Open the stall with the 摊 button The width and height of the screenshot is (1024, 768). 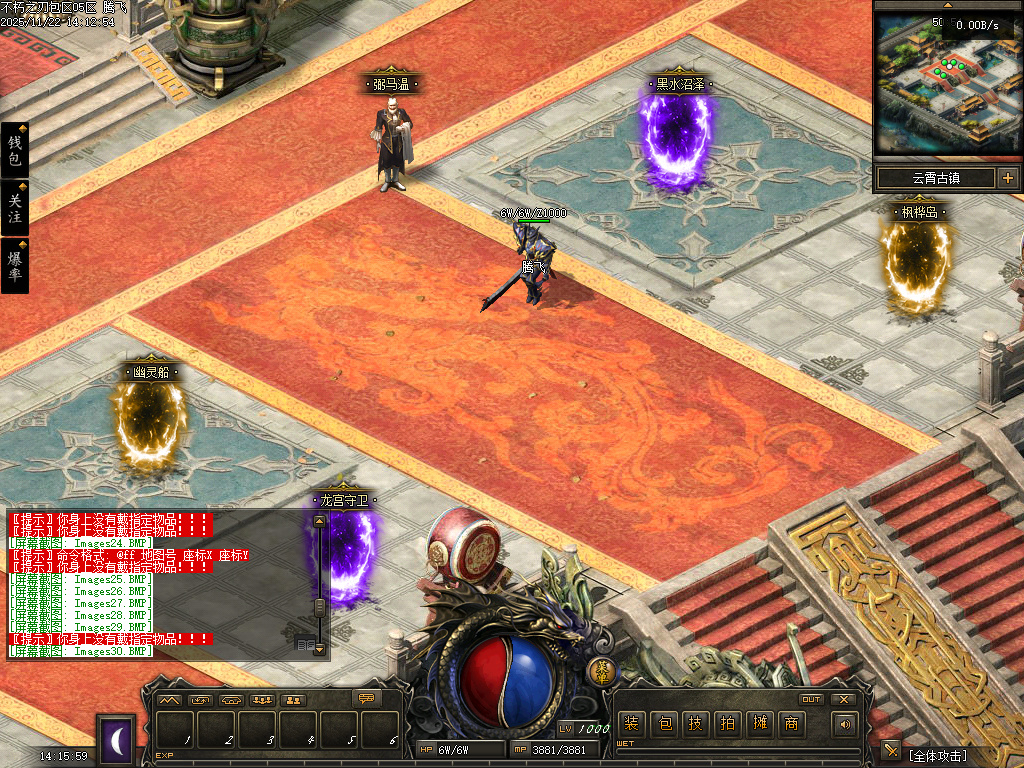click(760, 724)
